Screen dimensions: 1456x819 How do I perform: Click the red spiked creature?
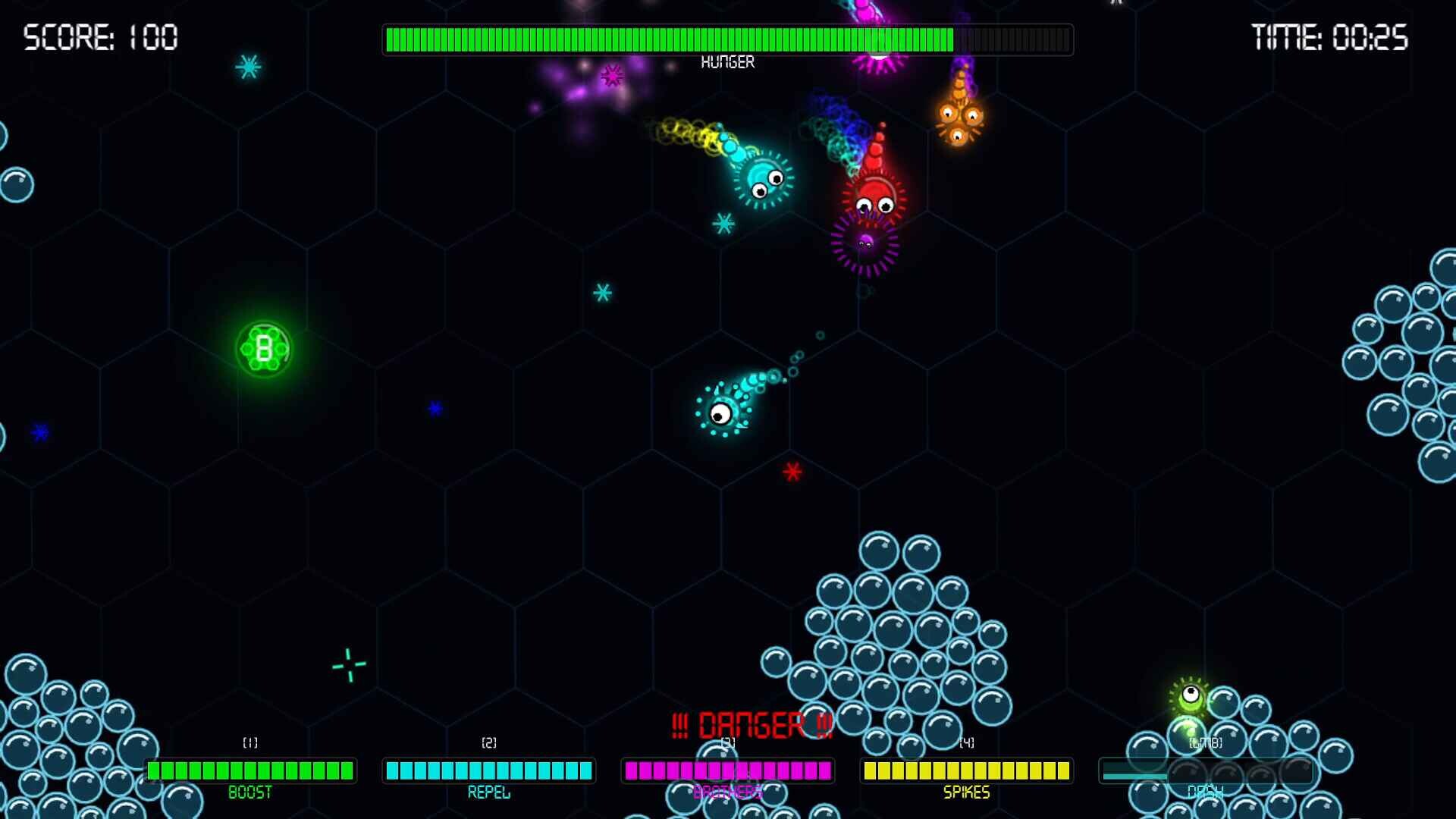(874, 199)
